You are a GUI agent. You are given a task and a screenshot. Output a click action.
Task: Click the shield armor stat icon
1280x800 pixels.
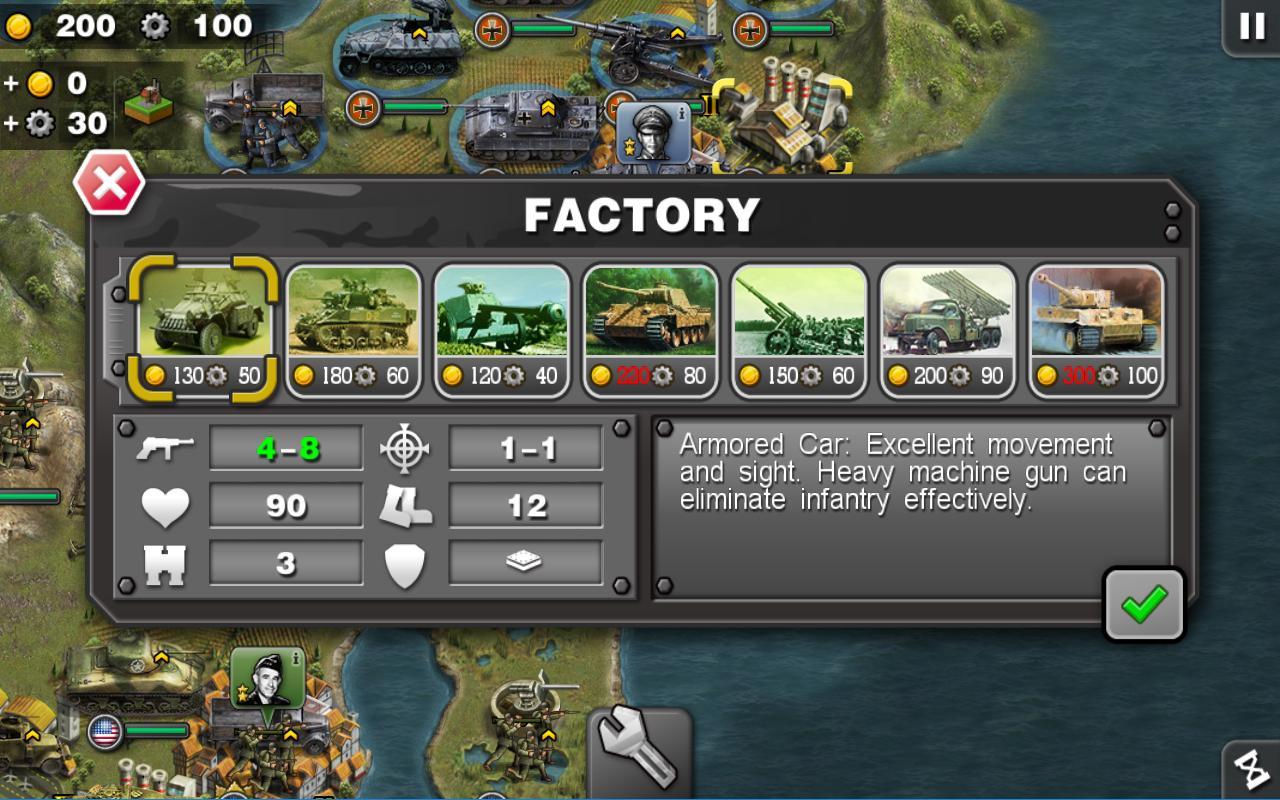point(405,561)
